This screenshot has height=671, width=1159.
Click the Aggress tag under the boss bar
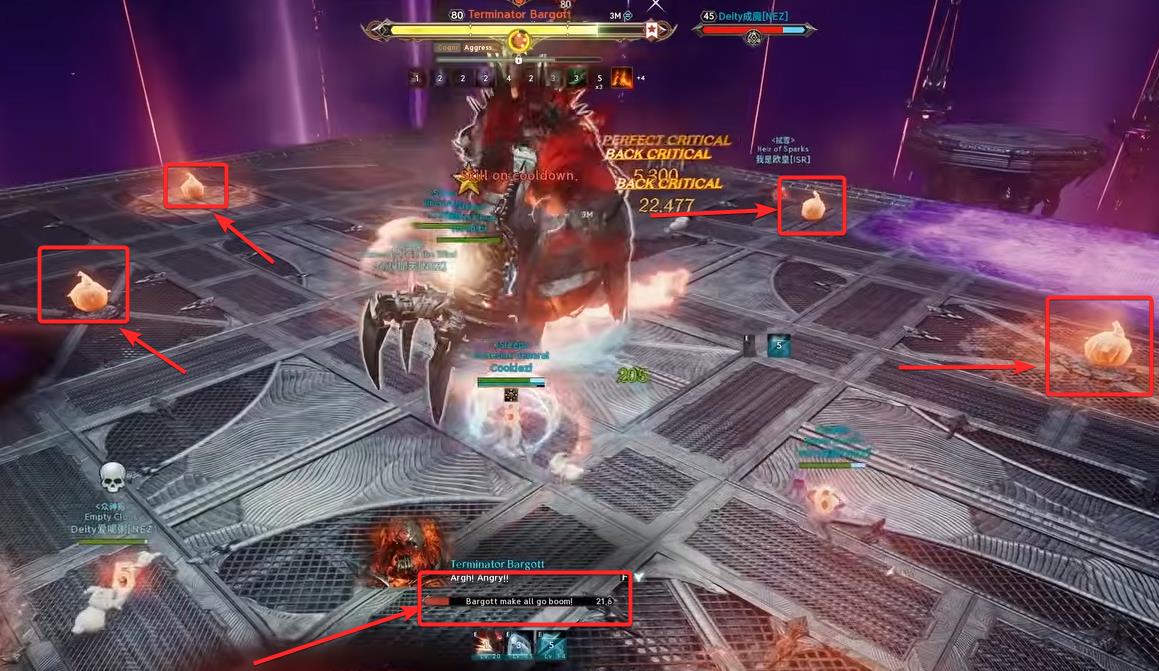479,47
